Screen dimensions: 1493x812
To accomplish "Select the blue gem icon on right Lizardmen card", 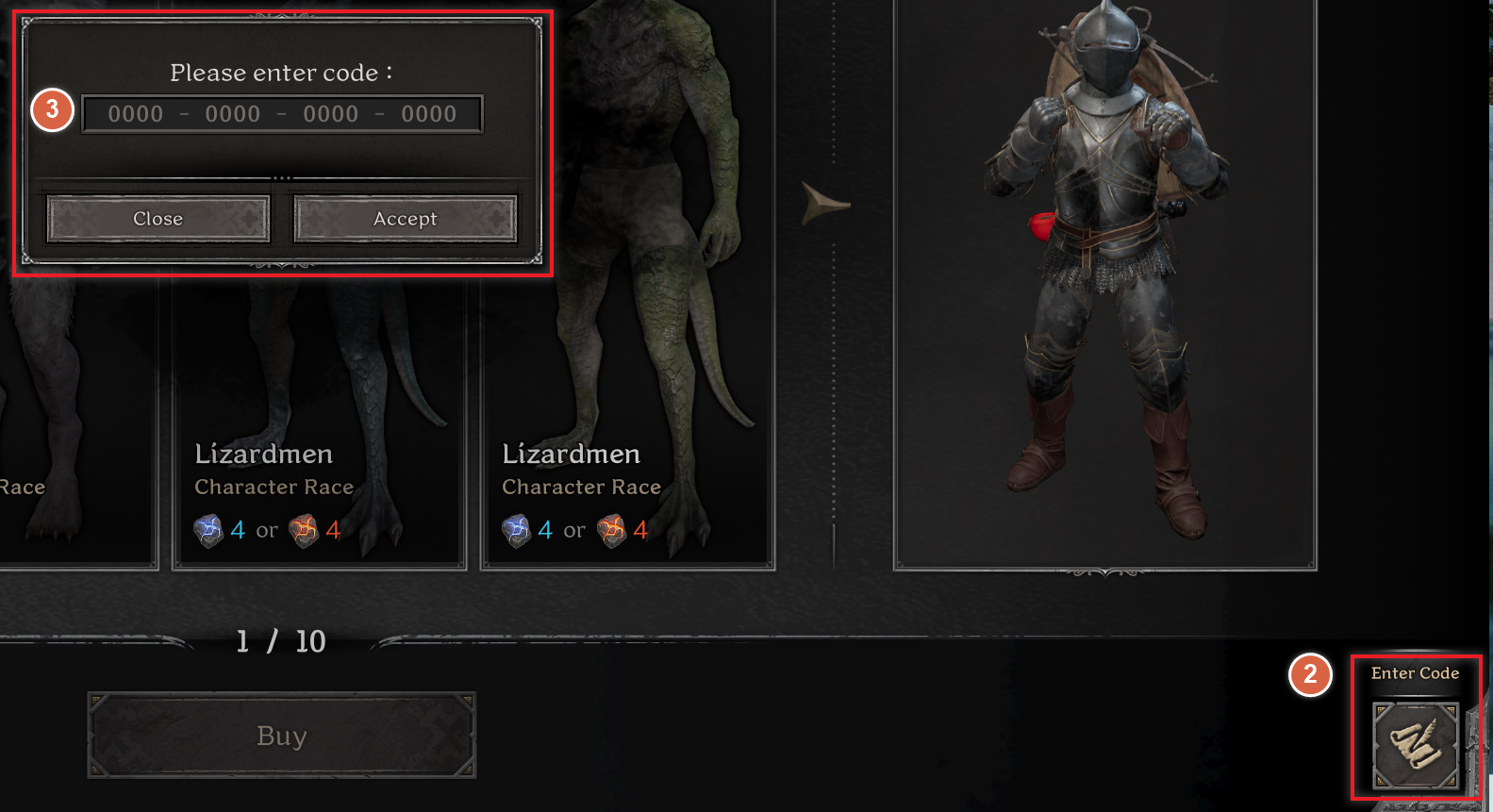I will pos(515,529).
